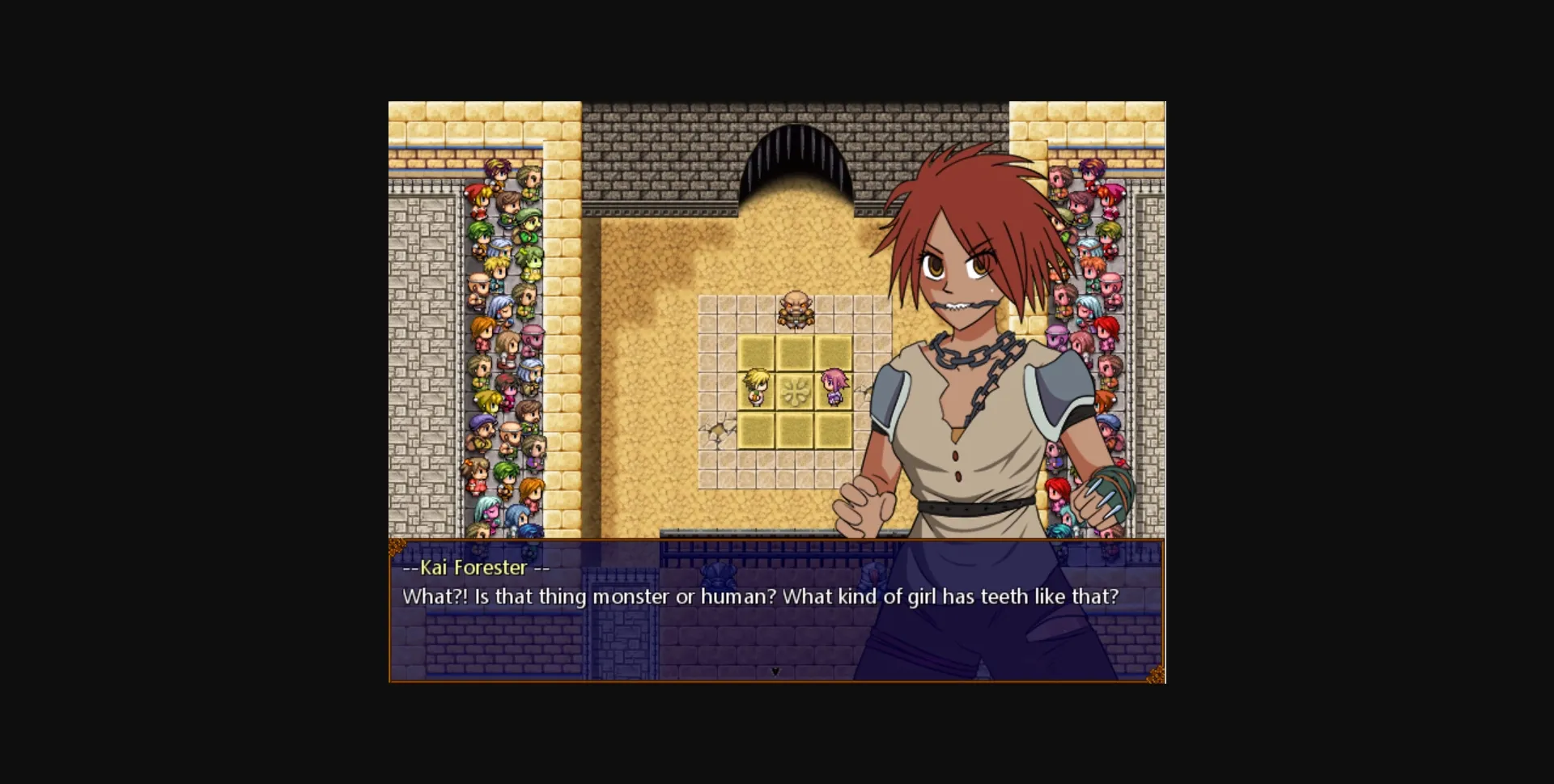
Task: Select the blond fighter sprite in the arena
Action: (x=757, y=388)
